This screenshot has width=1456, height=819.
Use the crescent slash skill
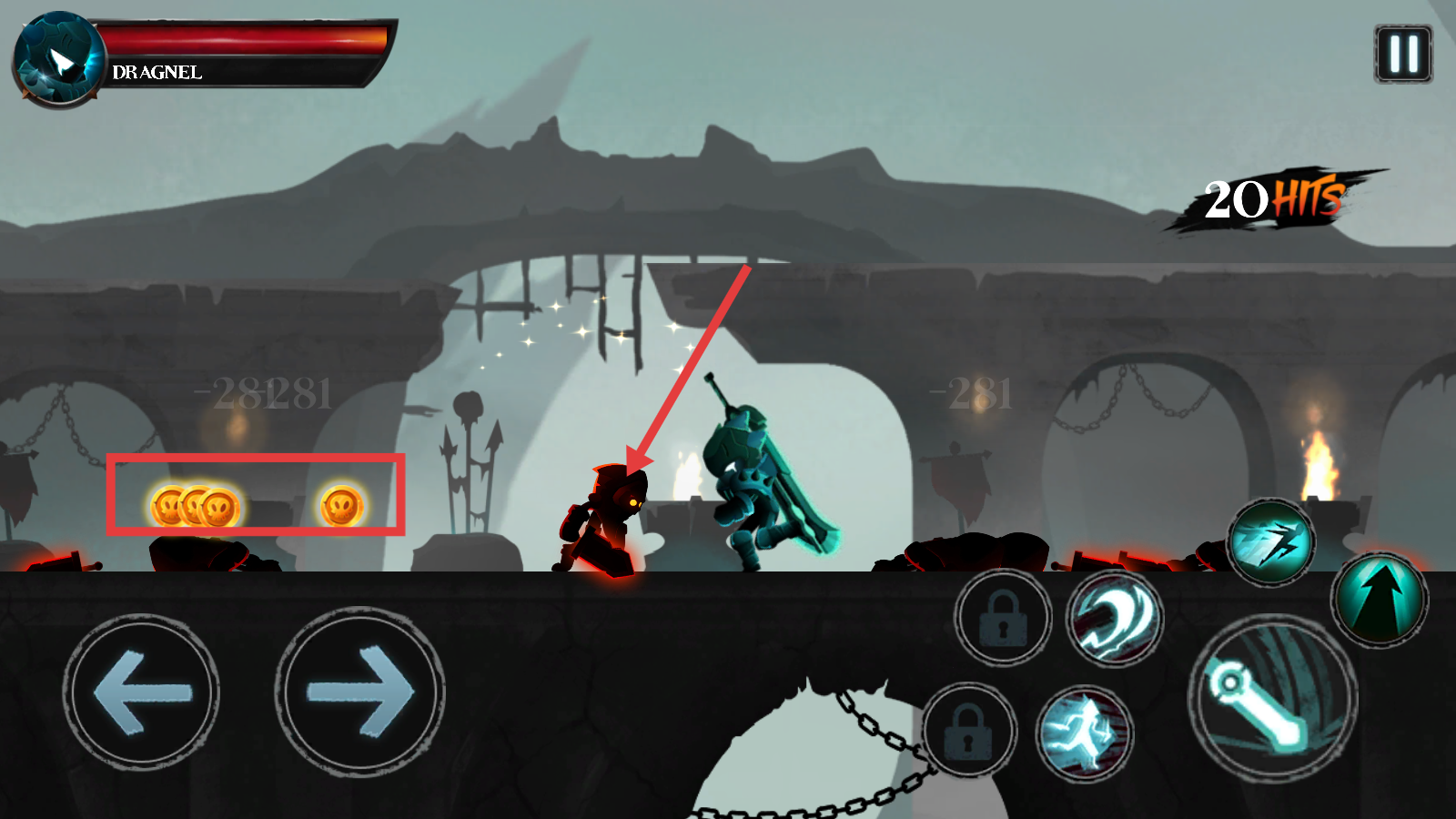(1114, 619)
